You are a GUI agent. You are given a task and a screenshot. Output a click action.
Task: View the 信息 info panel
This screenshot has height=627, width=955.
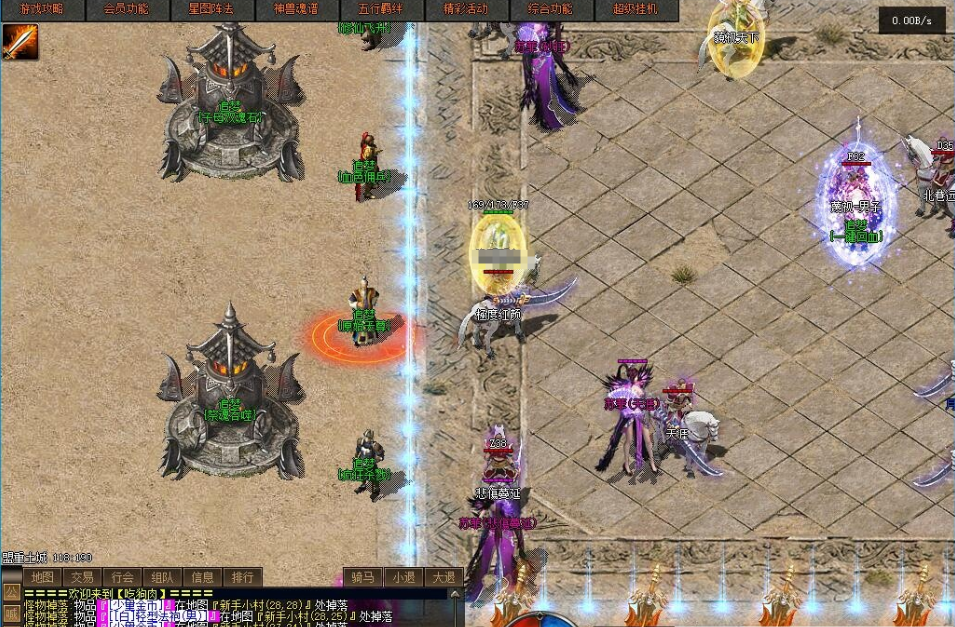click(202, 577)
